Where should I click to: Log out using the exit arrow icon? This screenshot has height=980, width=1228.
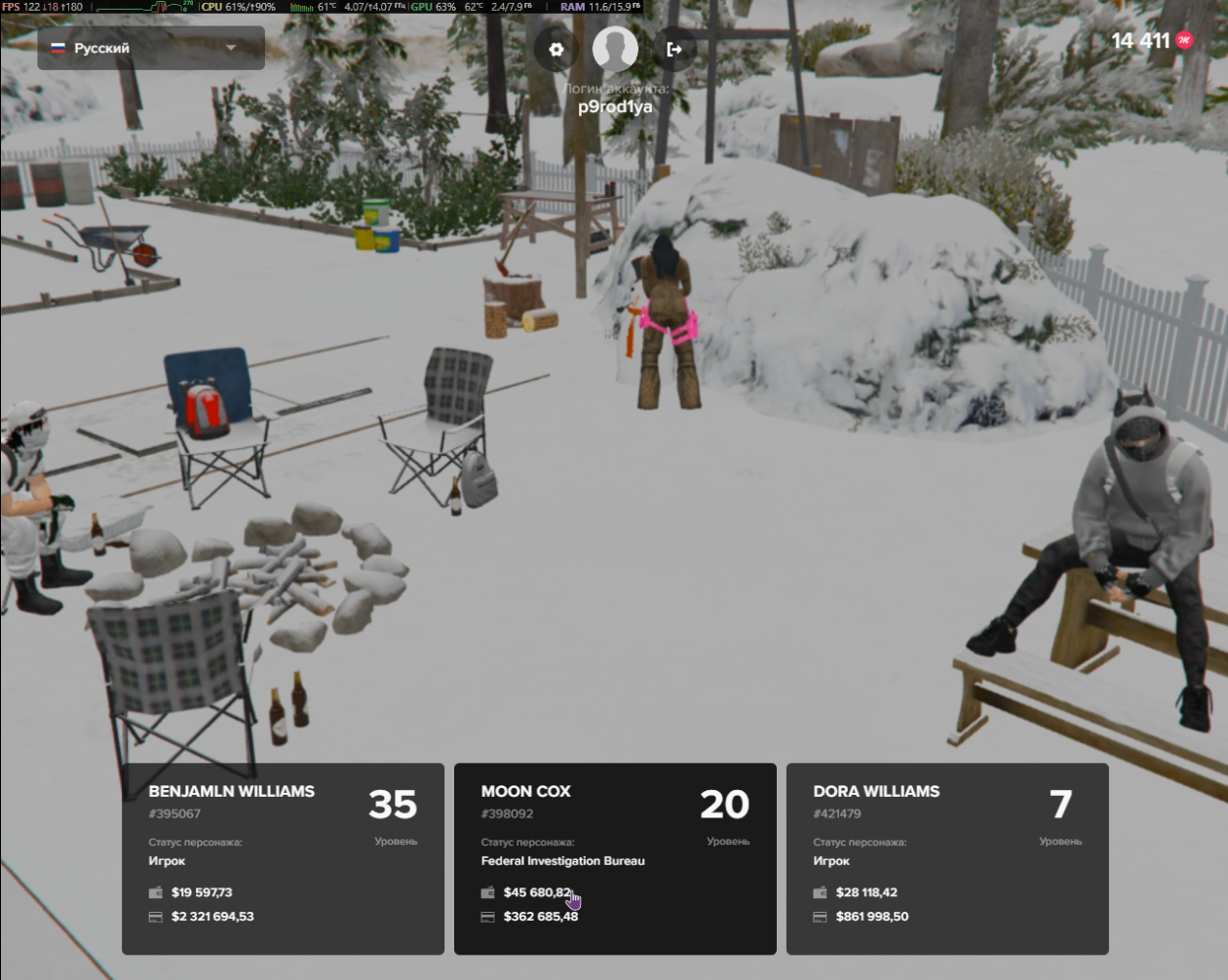point(673,49)
